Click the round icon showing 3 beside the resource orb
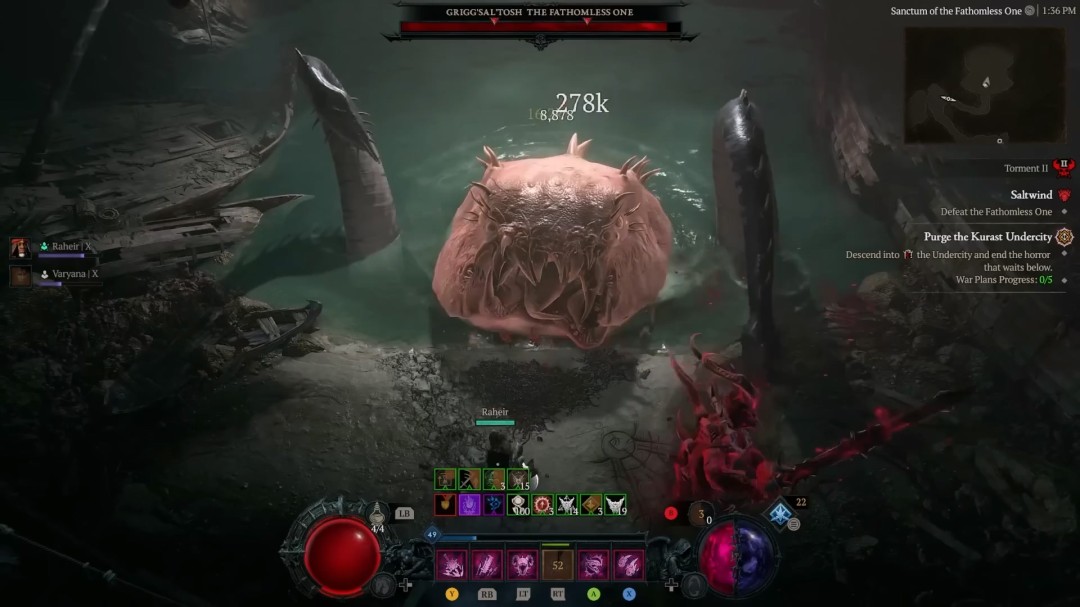The width and height of the screenshot is (1080, 607). 702,513
